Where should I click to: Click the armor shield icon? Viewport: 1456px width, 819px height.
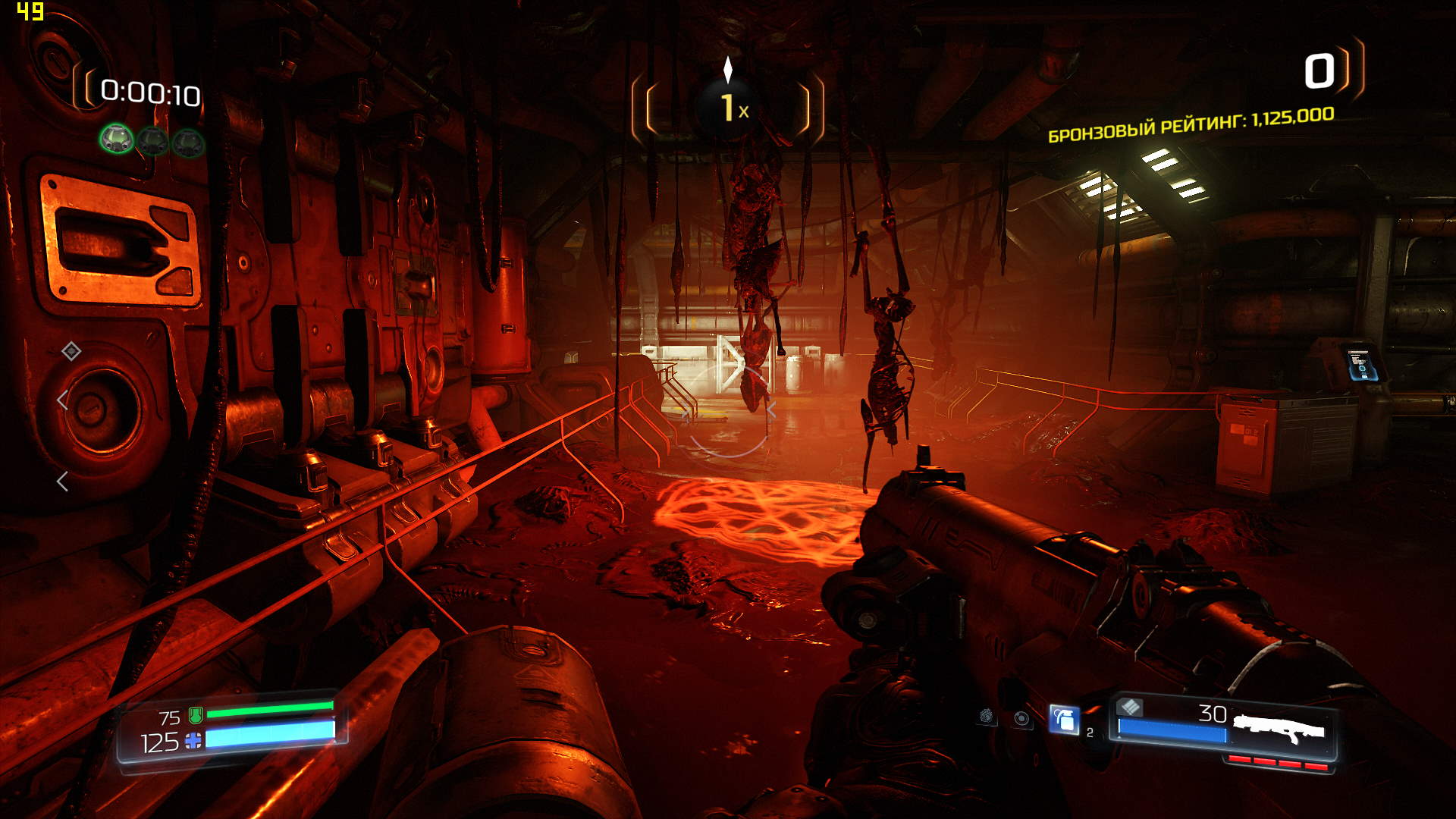pyautogui.click(x=196, y=714)
